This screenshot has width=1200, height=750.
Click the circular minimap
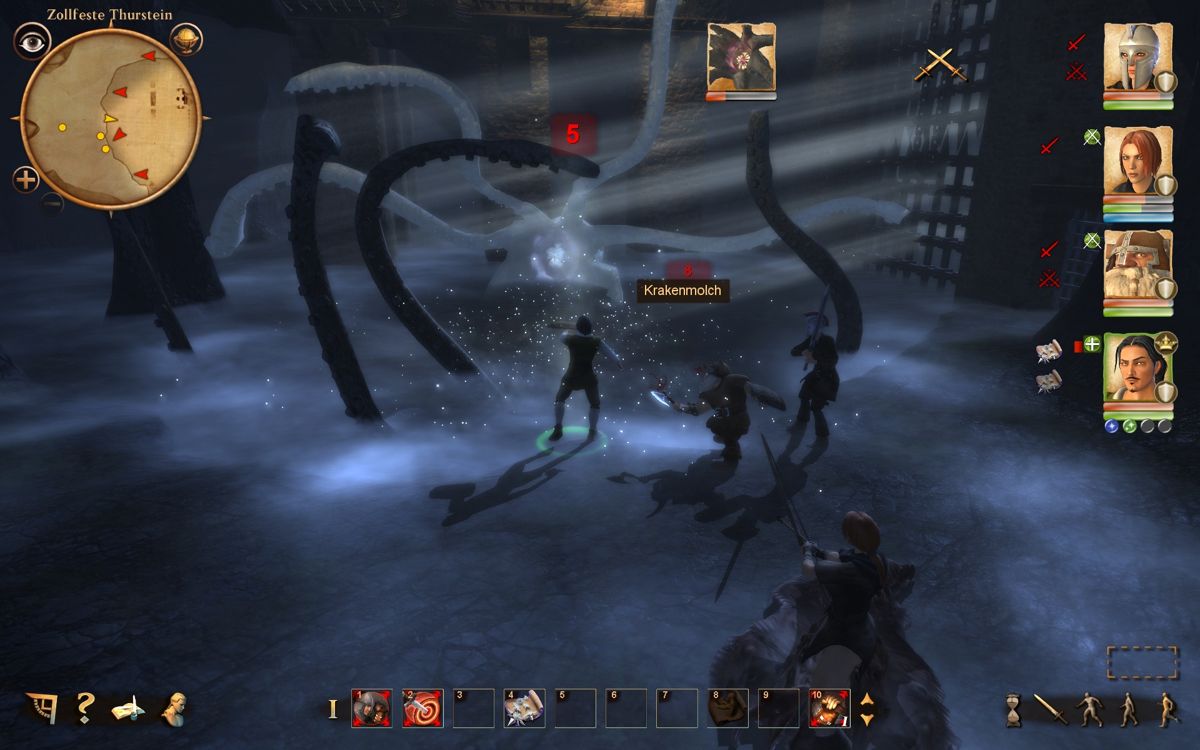pos(110,118)
